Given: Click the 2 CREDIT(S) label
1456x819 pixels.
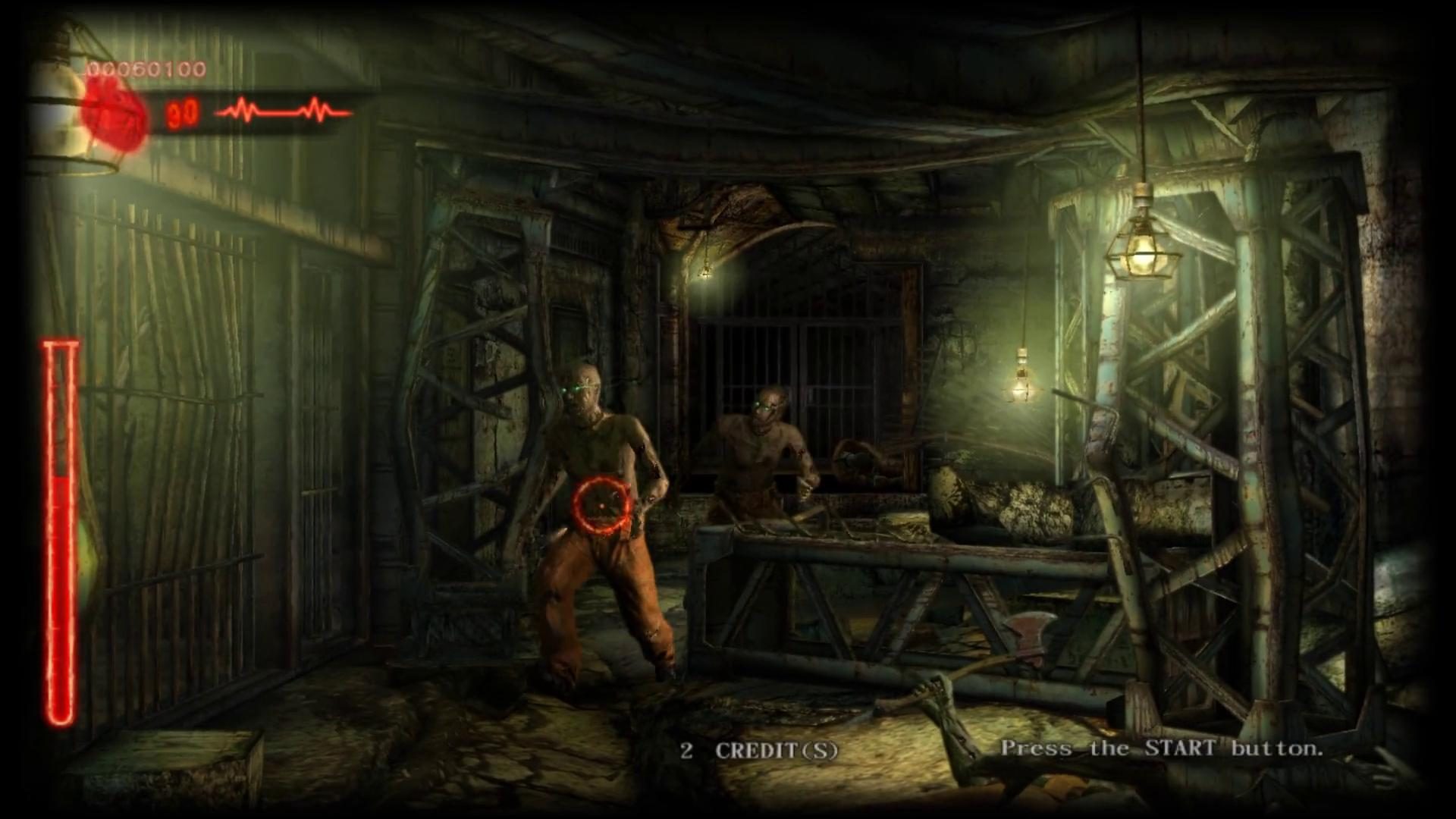Looking at the screenshot, I should [758, 751].
